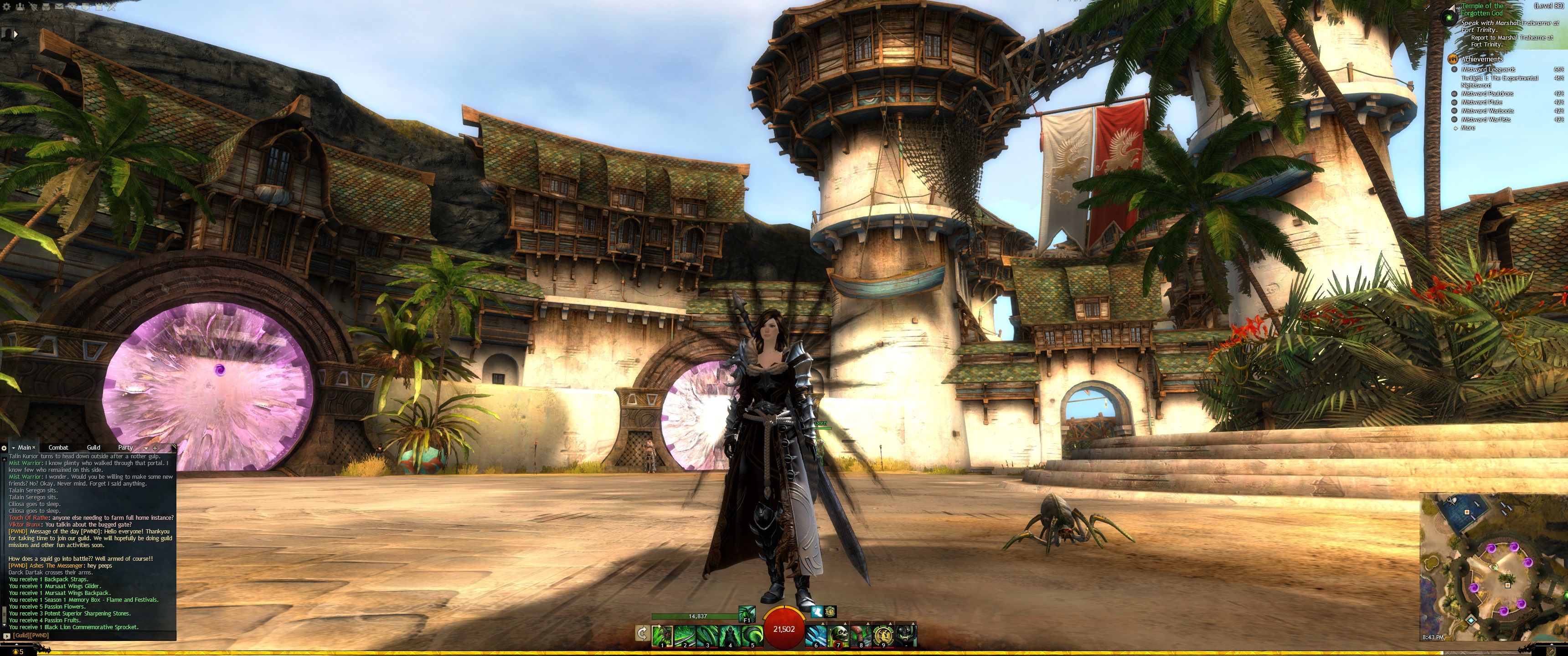1568x656 pixels.
Task: Open chat options gear icon
Action: (4, 448)
